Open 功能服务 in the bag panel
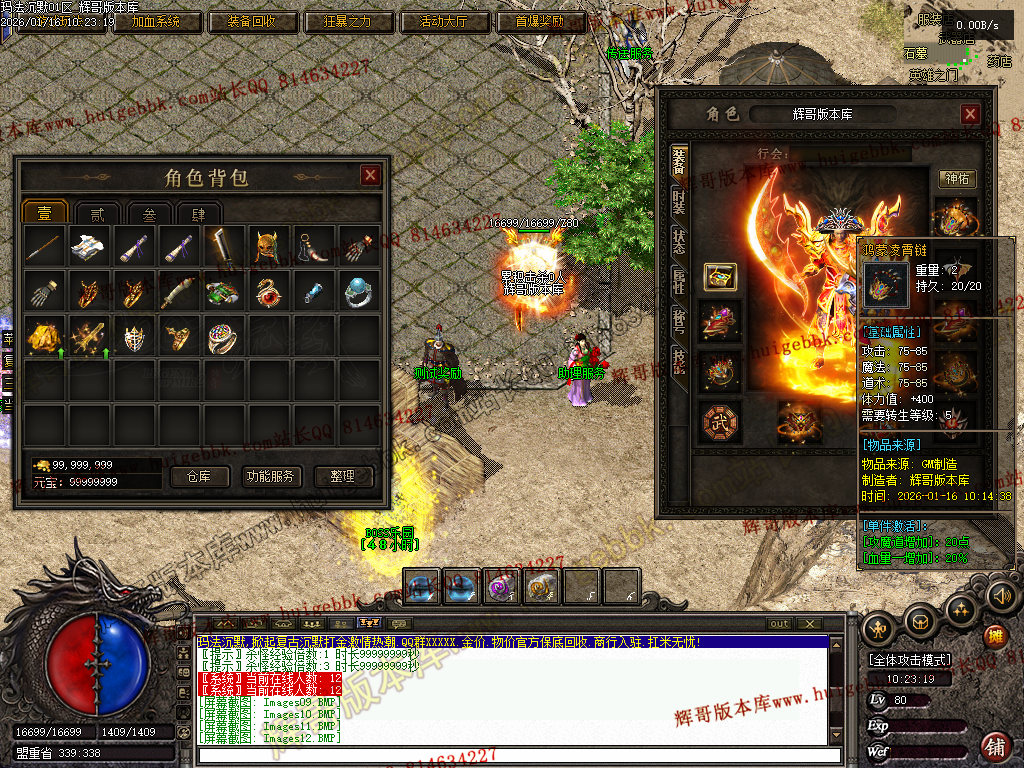Screen dimensions: 1024x768 pos(270,476)
